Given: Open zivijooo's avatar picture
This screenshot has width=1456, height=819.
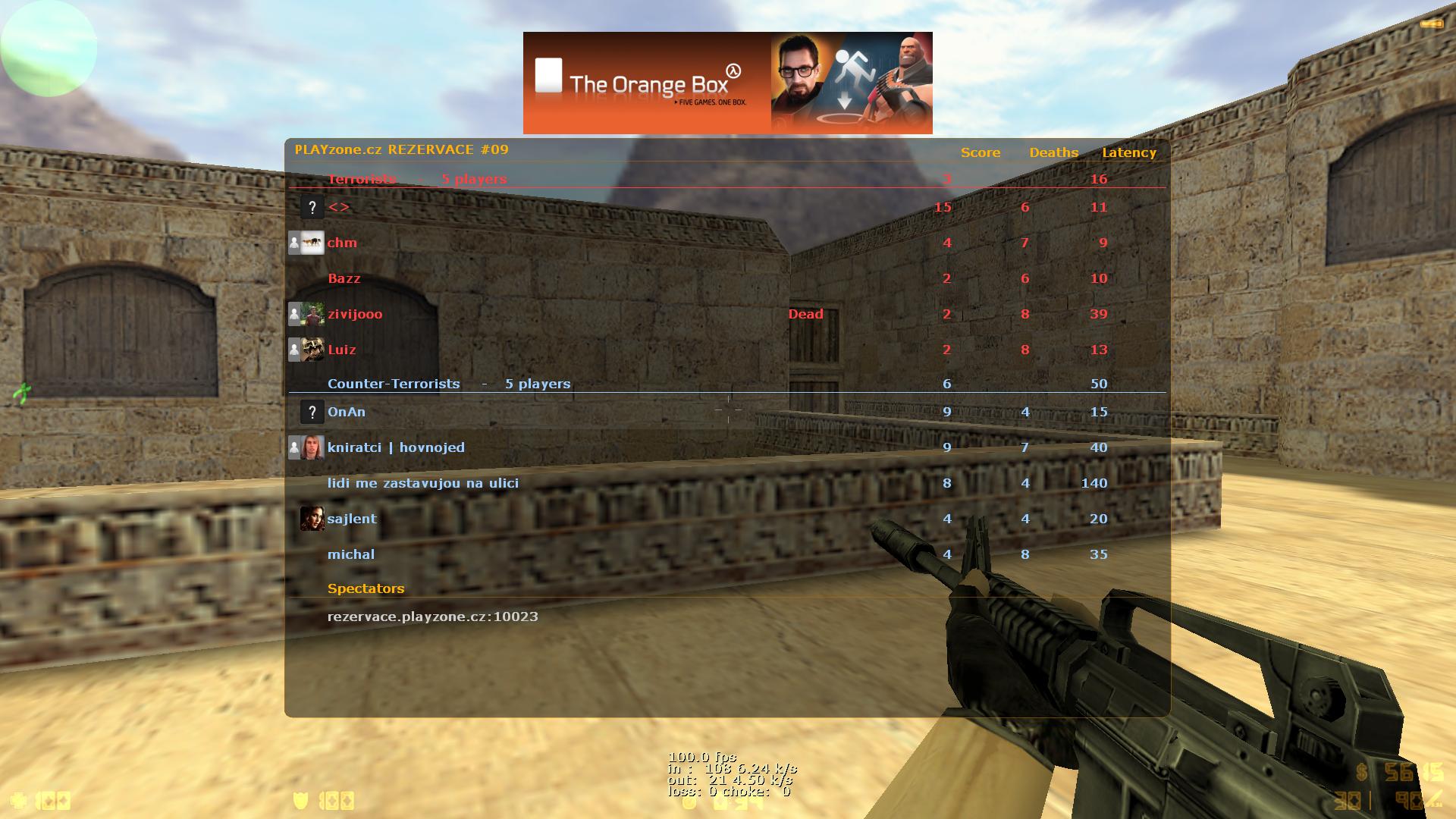Looking at the screenshot, I should [x=312, y=314].
